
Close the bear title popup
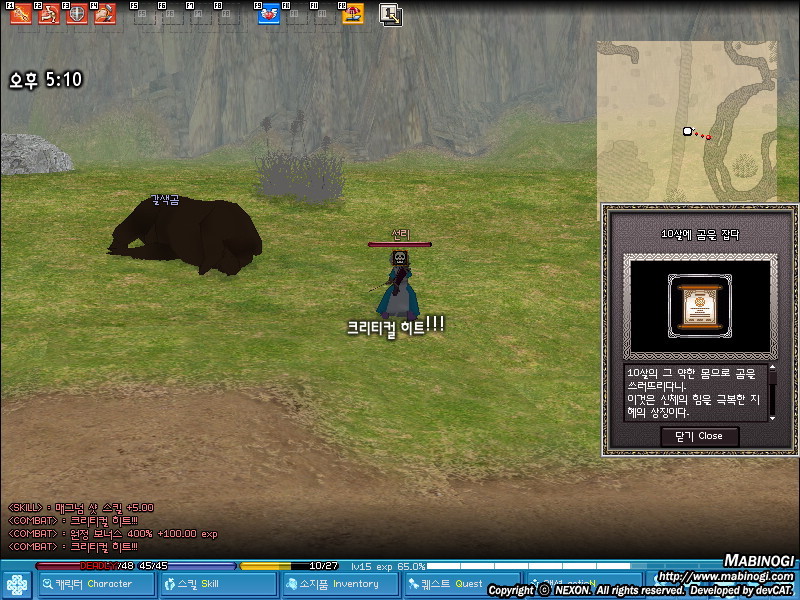(699, 436)
